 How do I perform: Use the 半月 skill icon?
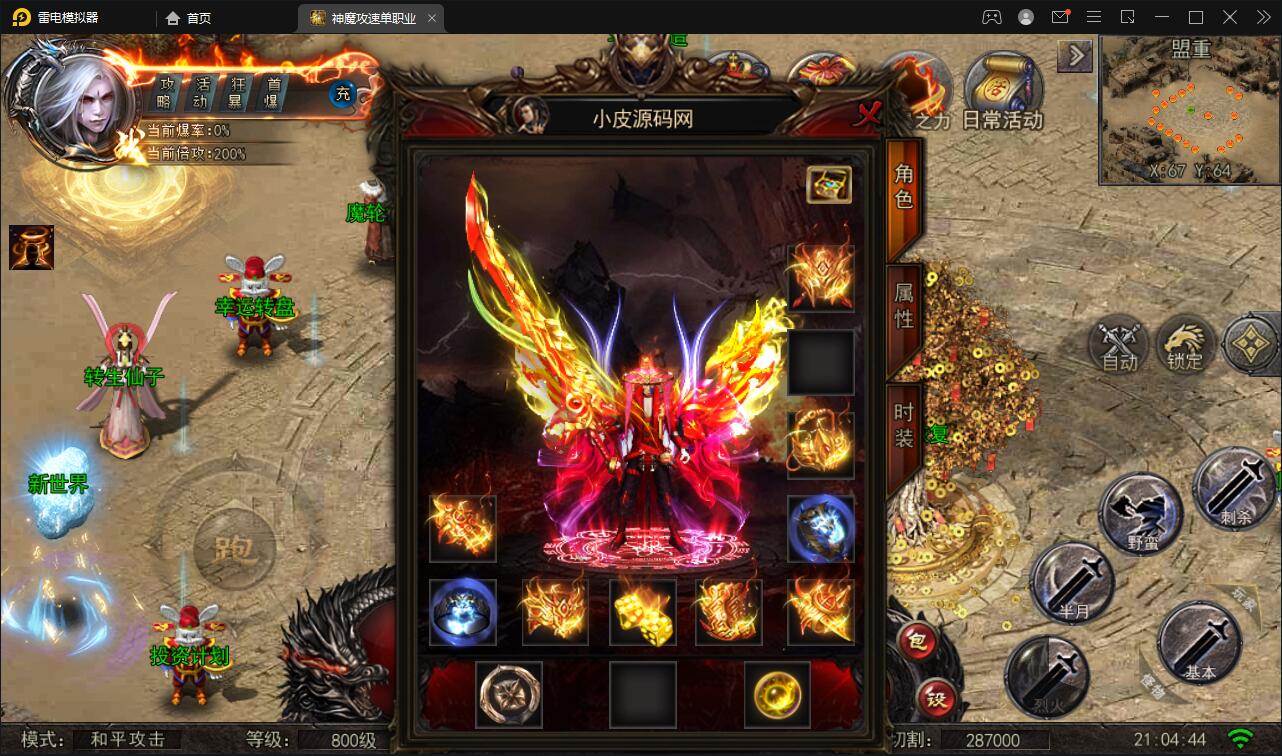pyautogui.click(x=1073, y=582)
